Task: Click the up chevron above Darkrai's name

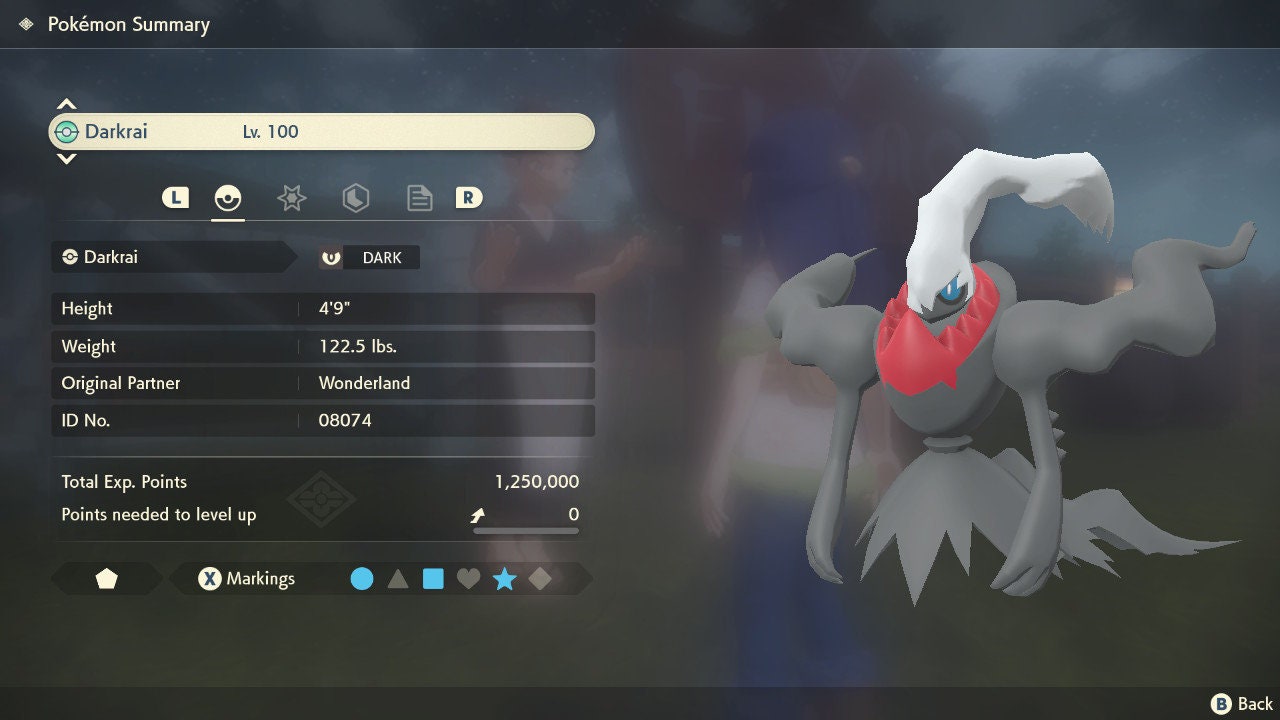Action: click(x=66, y=104)
